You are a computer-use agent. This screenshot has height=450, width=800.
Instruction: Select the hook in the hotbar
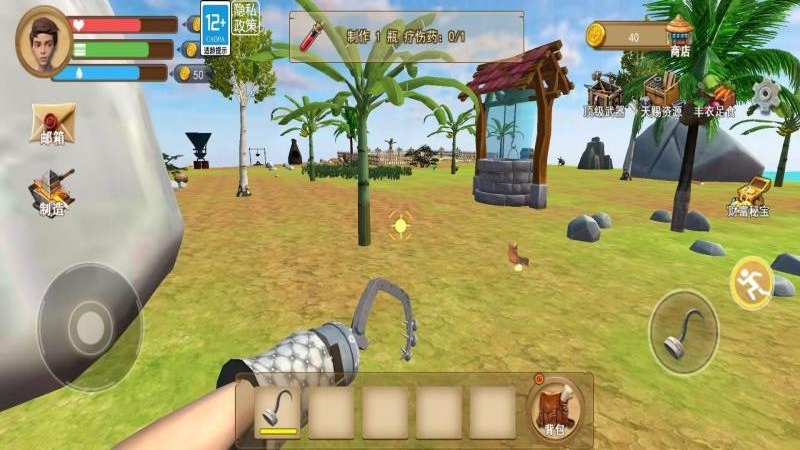[277, 411]
